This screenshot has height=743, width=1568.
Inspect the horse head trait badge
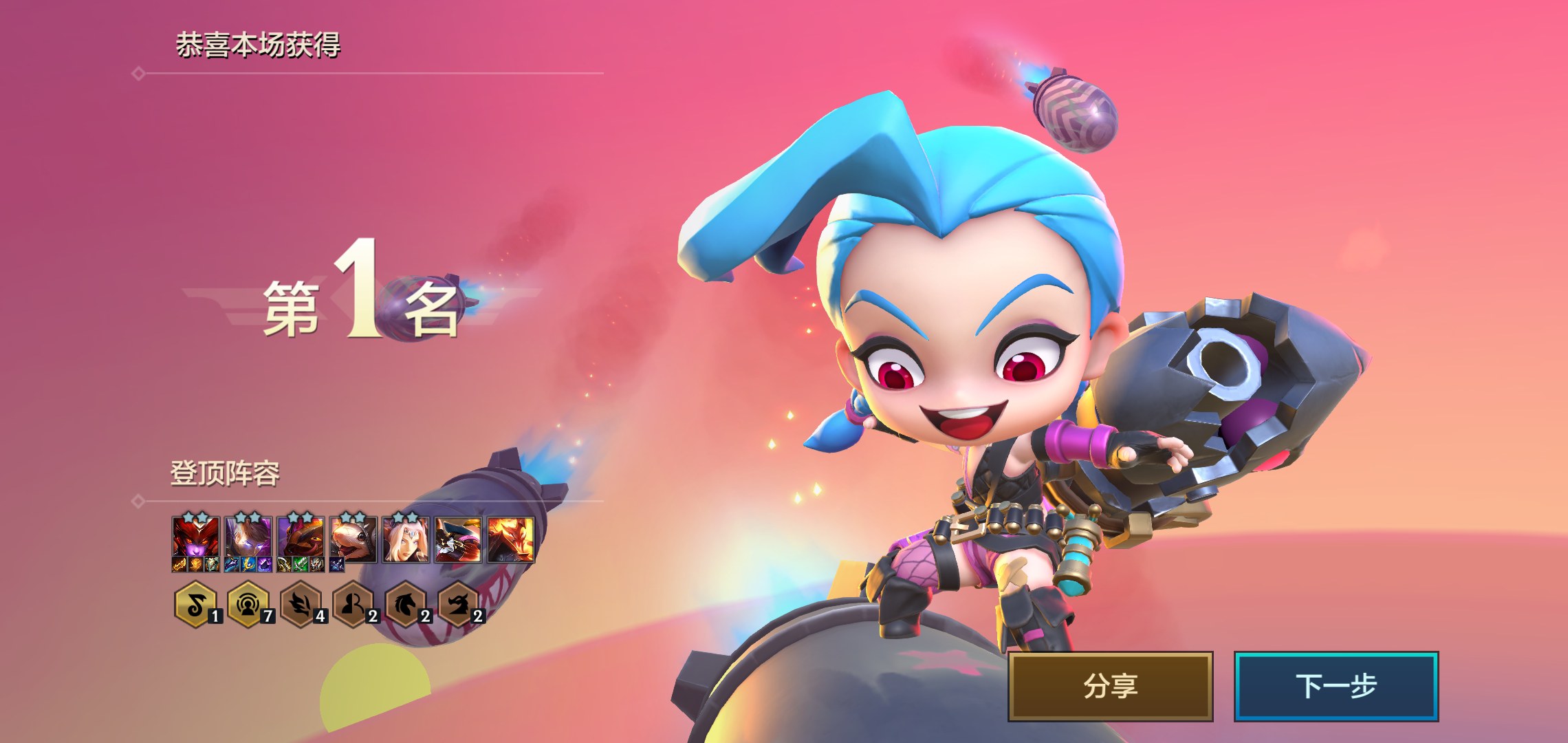(406, 605)
